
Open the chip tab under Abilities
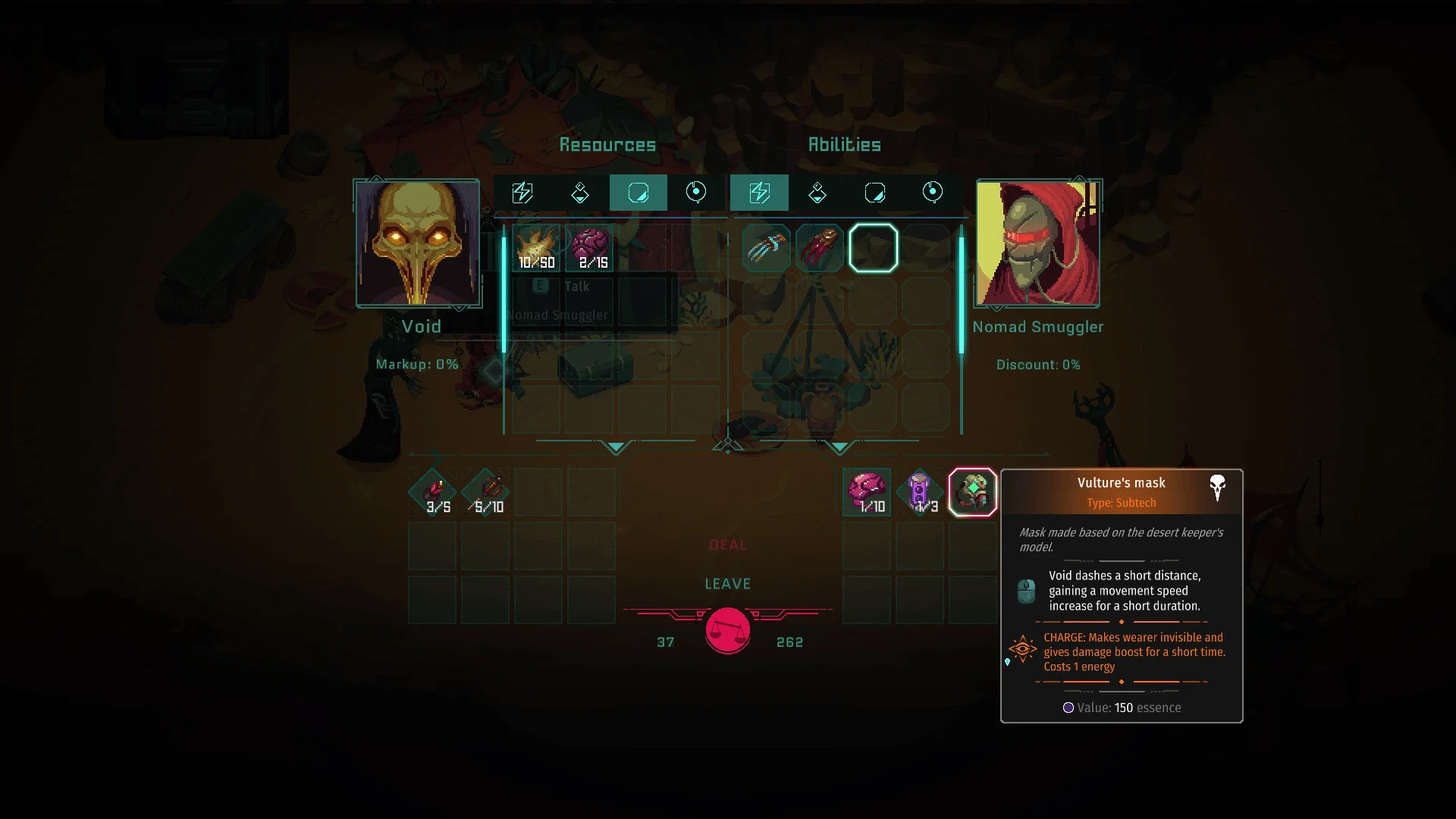coord(874,193)
